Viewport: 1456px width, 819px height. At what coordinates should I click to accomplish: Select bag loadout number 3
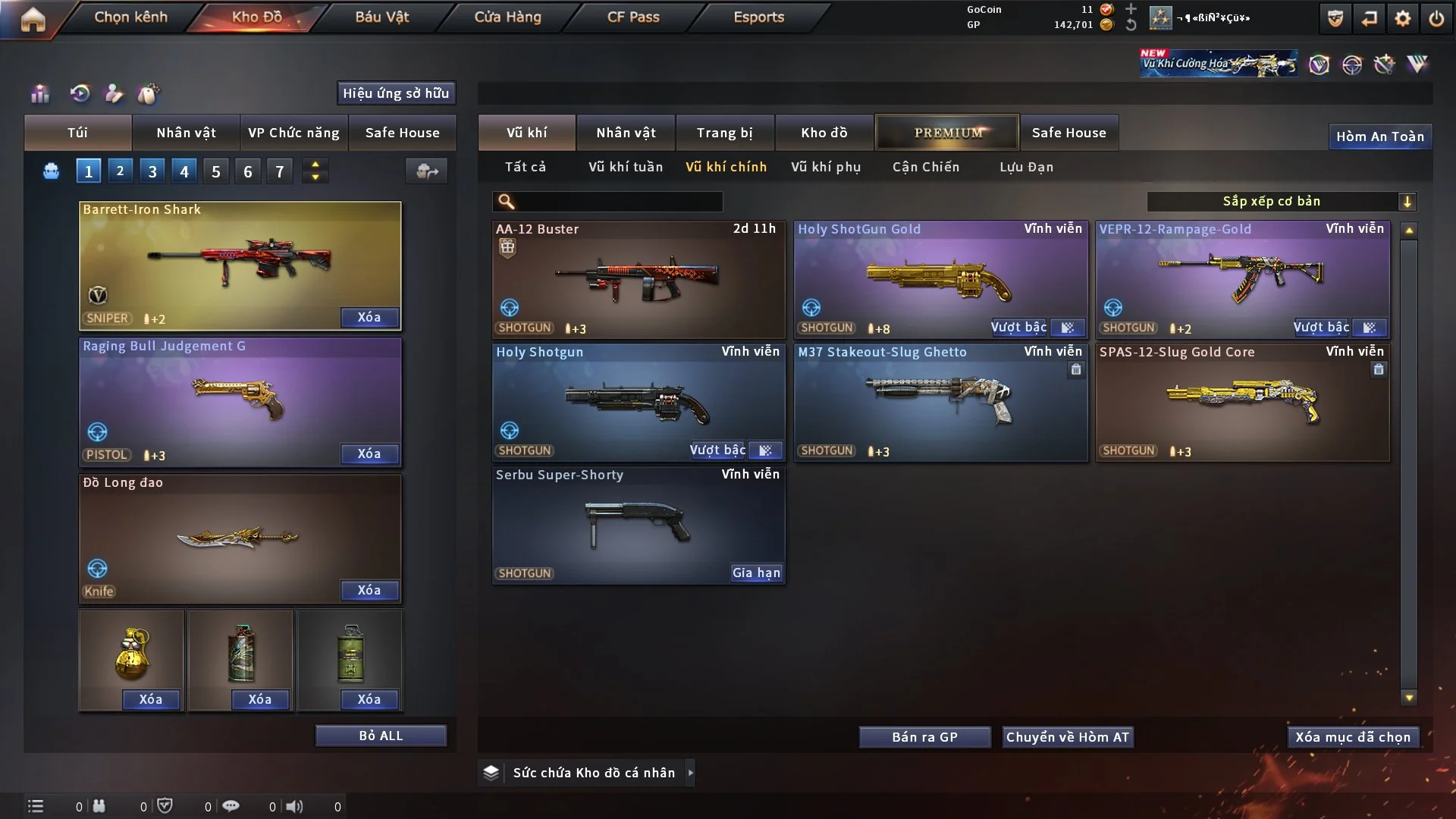pos(152,171)
